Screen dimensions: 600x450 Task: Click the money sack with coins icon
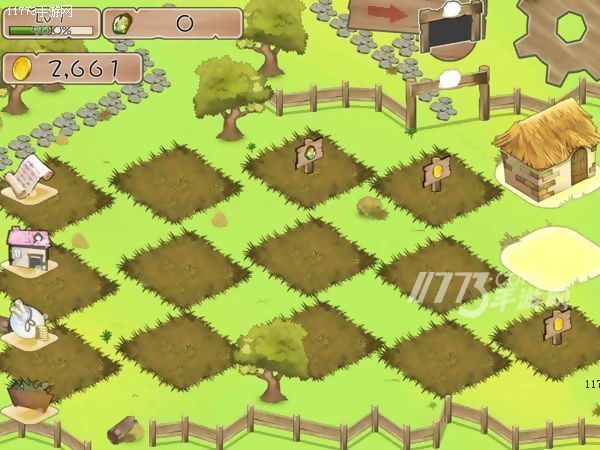point(25,321)
